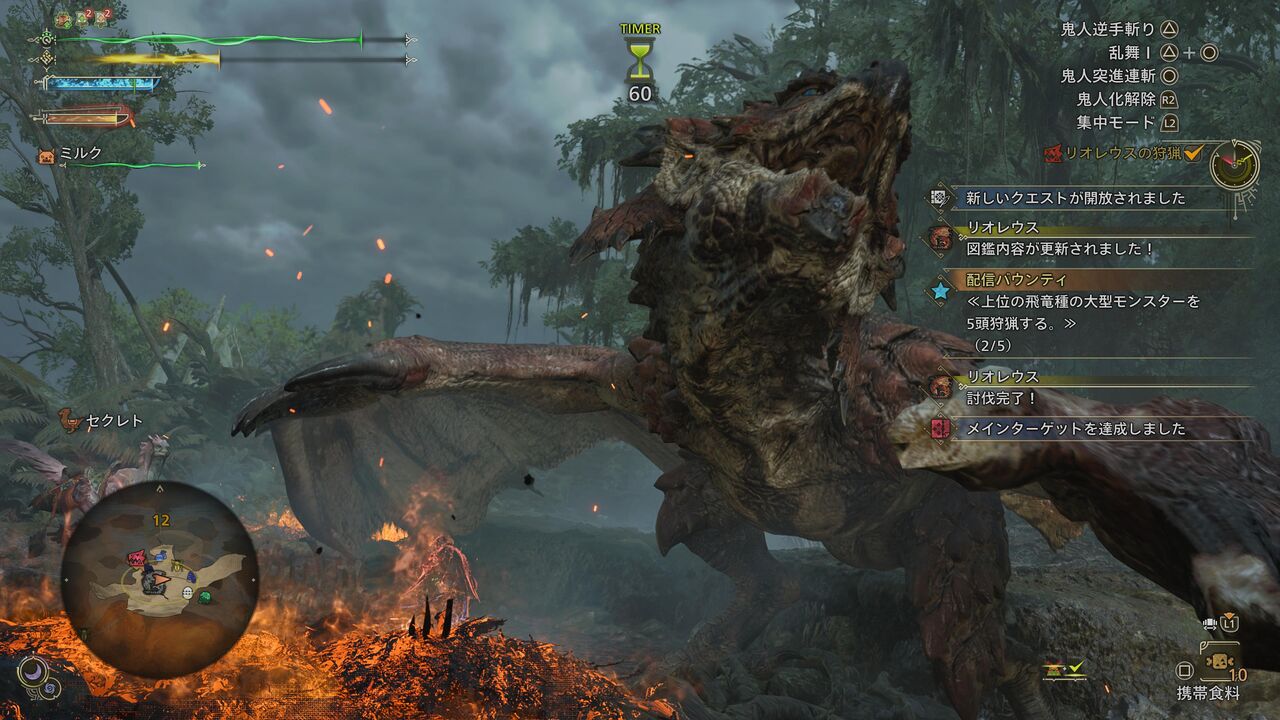This screenshot has width=1280, height=720.
Task: Click the quest radar compass icon
Action: [x=1234, y=164]
